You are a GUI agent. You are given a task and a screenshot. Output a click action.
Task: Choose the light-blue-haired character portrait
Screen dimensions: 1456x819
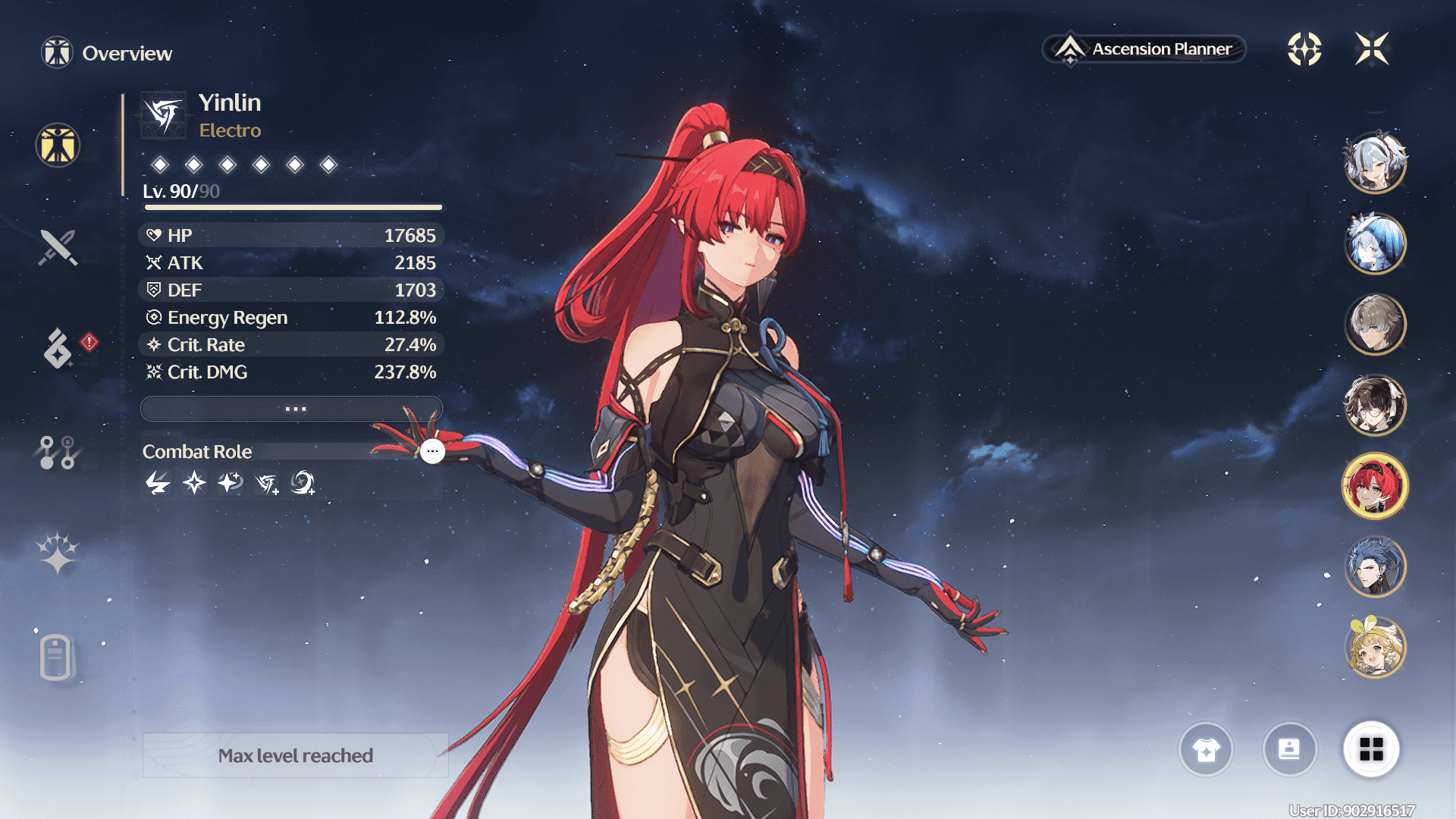tap(1375, 243)
